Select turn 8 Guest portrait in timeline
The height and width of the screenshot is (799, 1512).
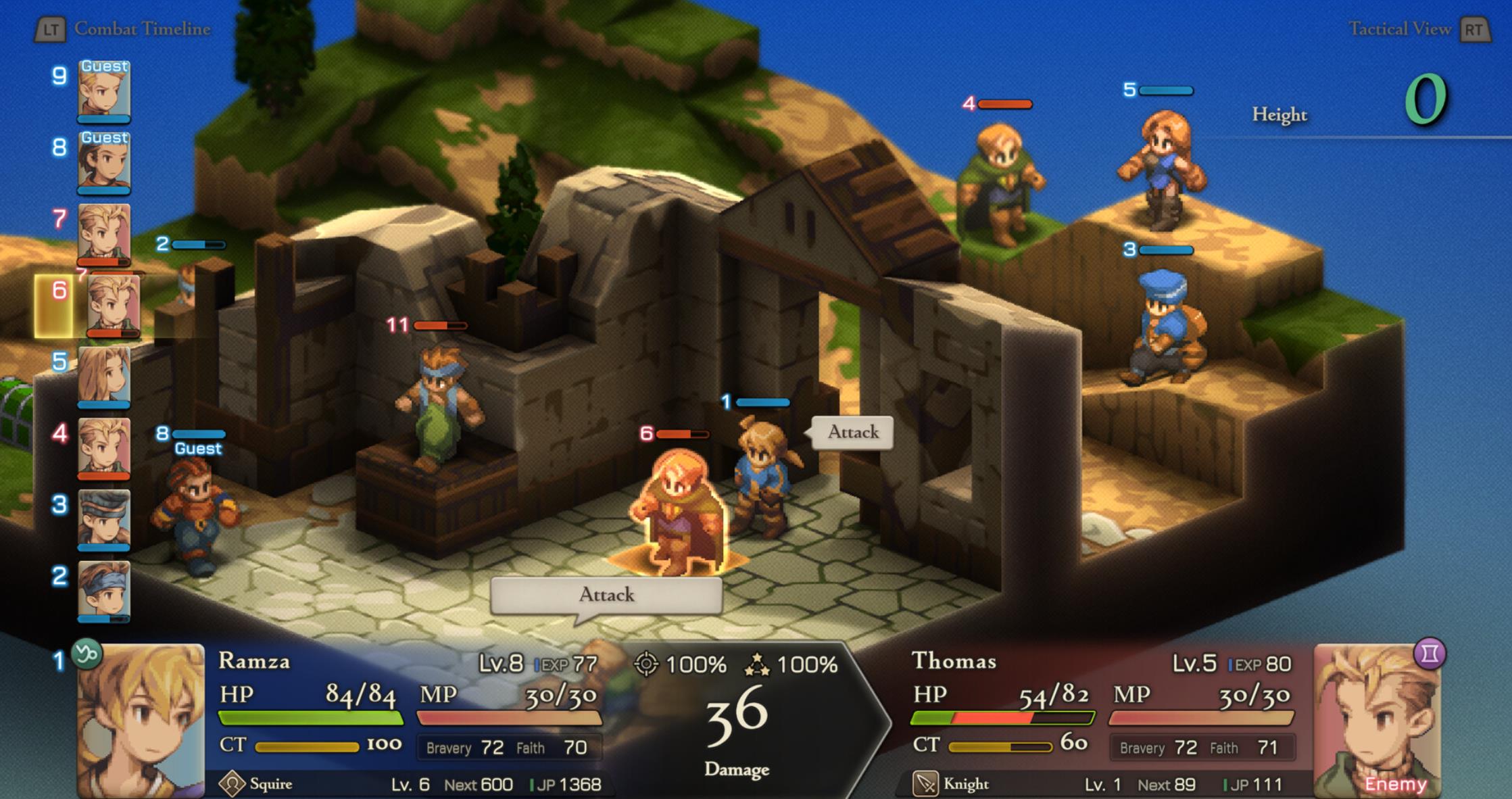(104, 162)
